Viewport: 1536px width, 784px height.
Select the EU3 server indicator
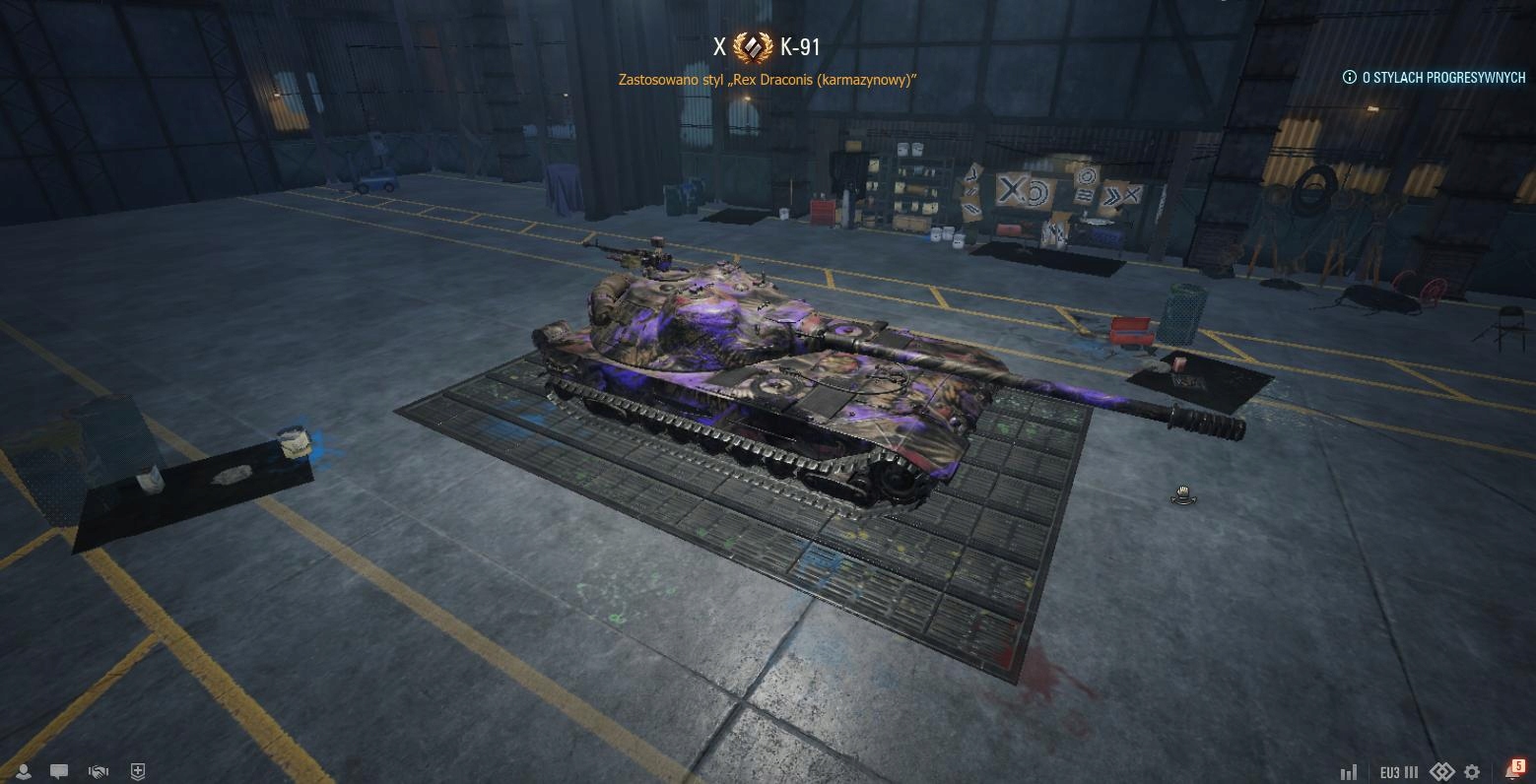1398,772
